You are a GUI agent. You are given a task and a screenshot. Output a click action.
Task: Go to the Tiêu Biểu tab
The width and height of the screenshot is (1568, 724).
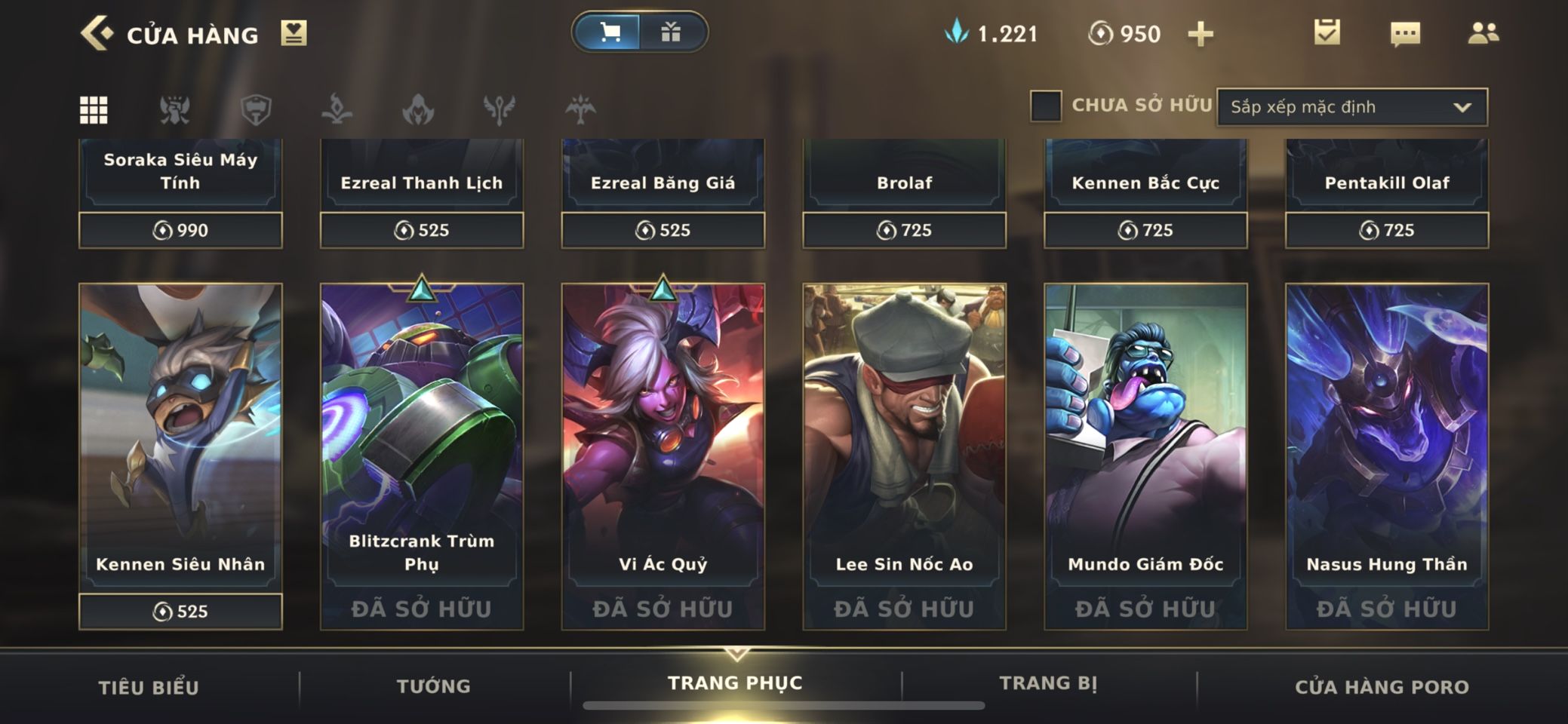tap(149, 688)
